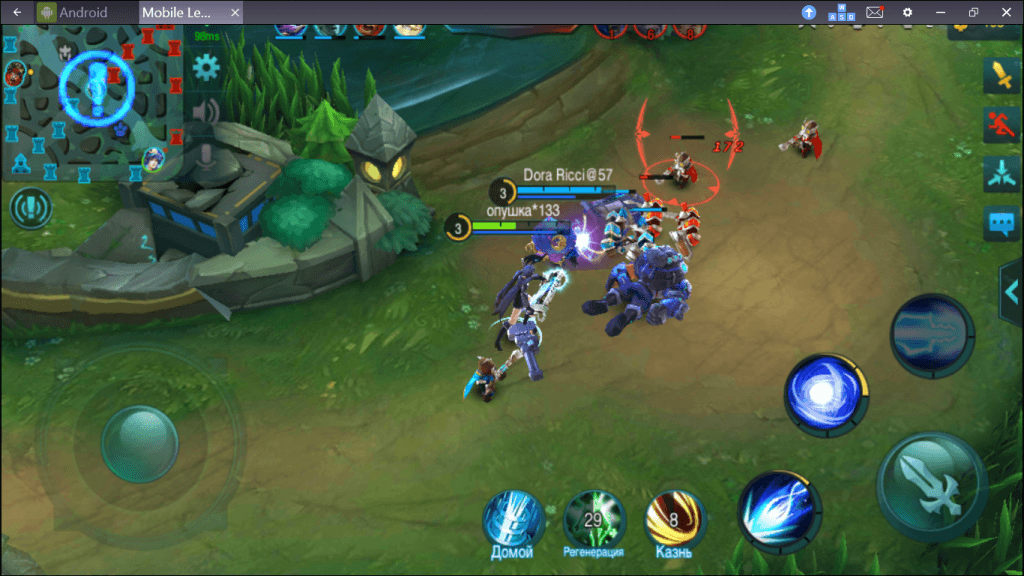This screenshot has height=576, width=1024.
Task: Recall to base with Домой
Action: pyautogui.click(x=512, y=519)
